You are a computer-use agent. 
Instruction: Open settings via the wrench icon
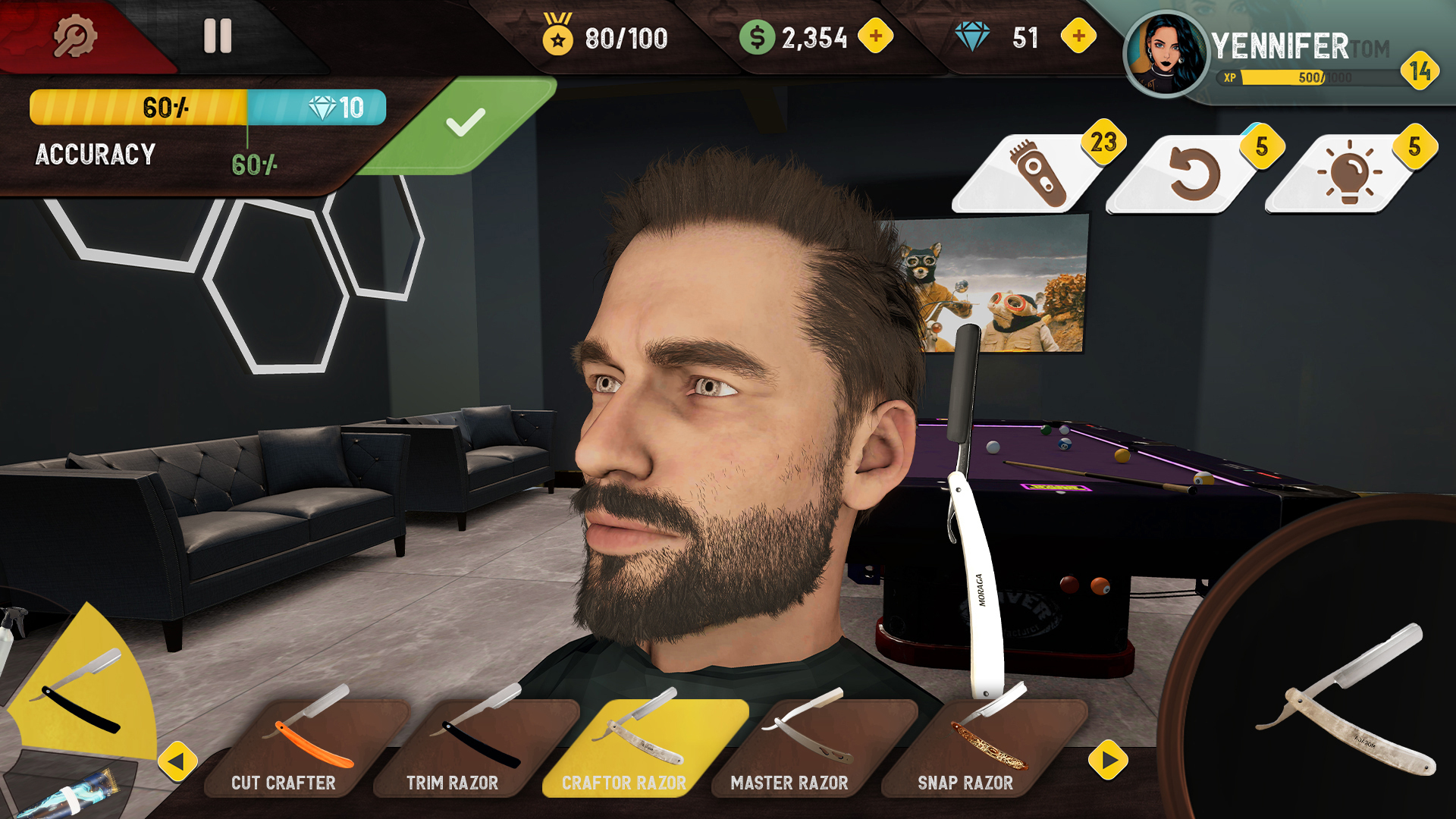click(76, 36)
